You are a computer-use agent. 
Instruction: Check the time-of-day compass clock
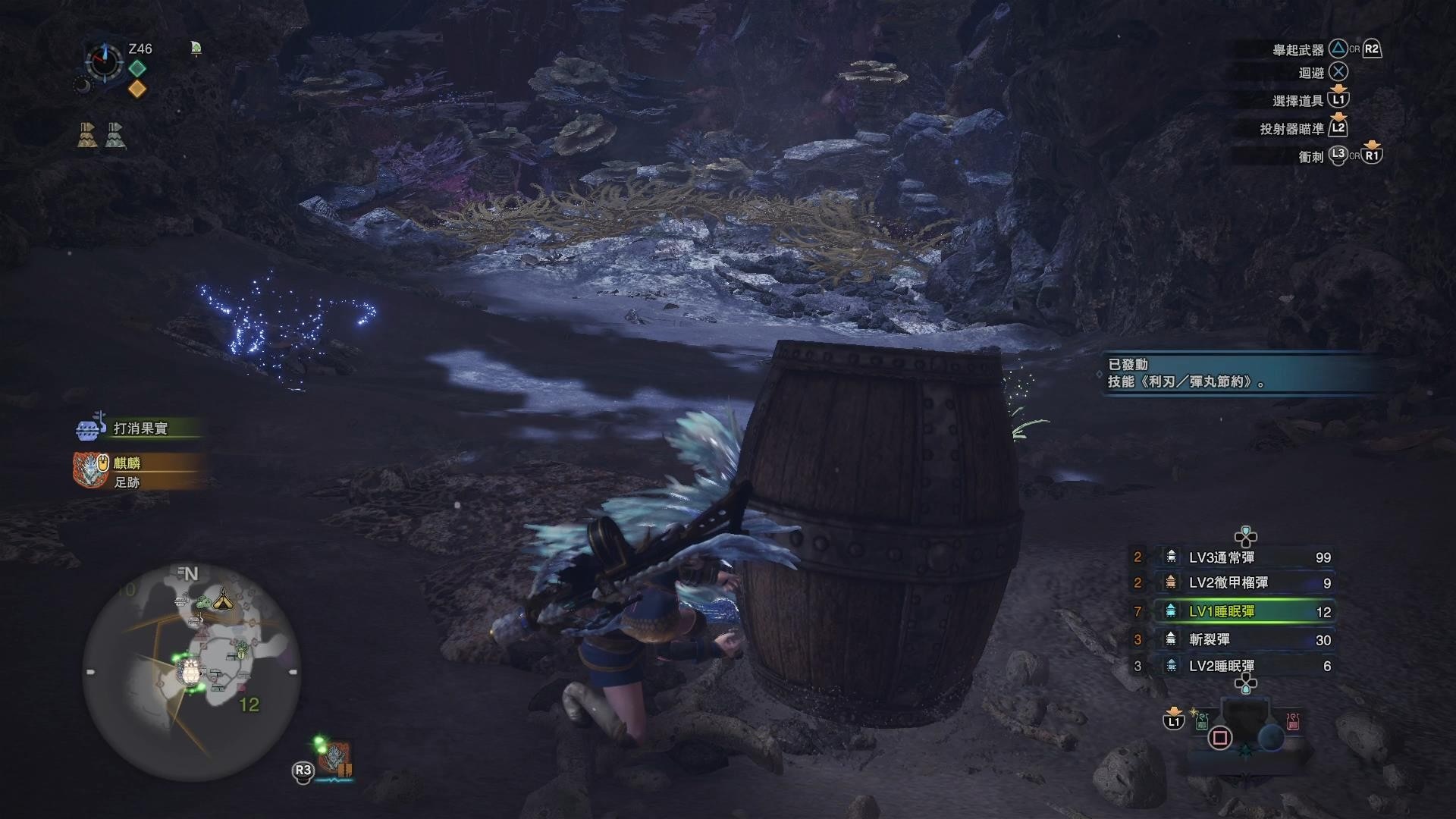pos(104,61)
